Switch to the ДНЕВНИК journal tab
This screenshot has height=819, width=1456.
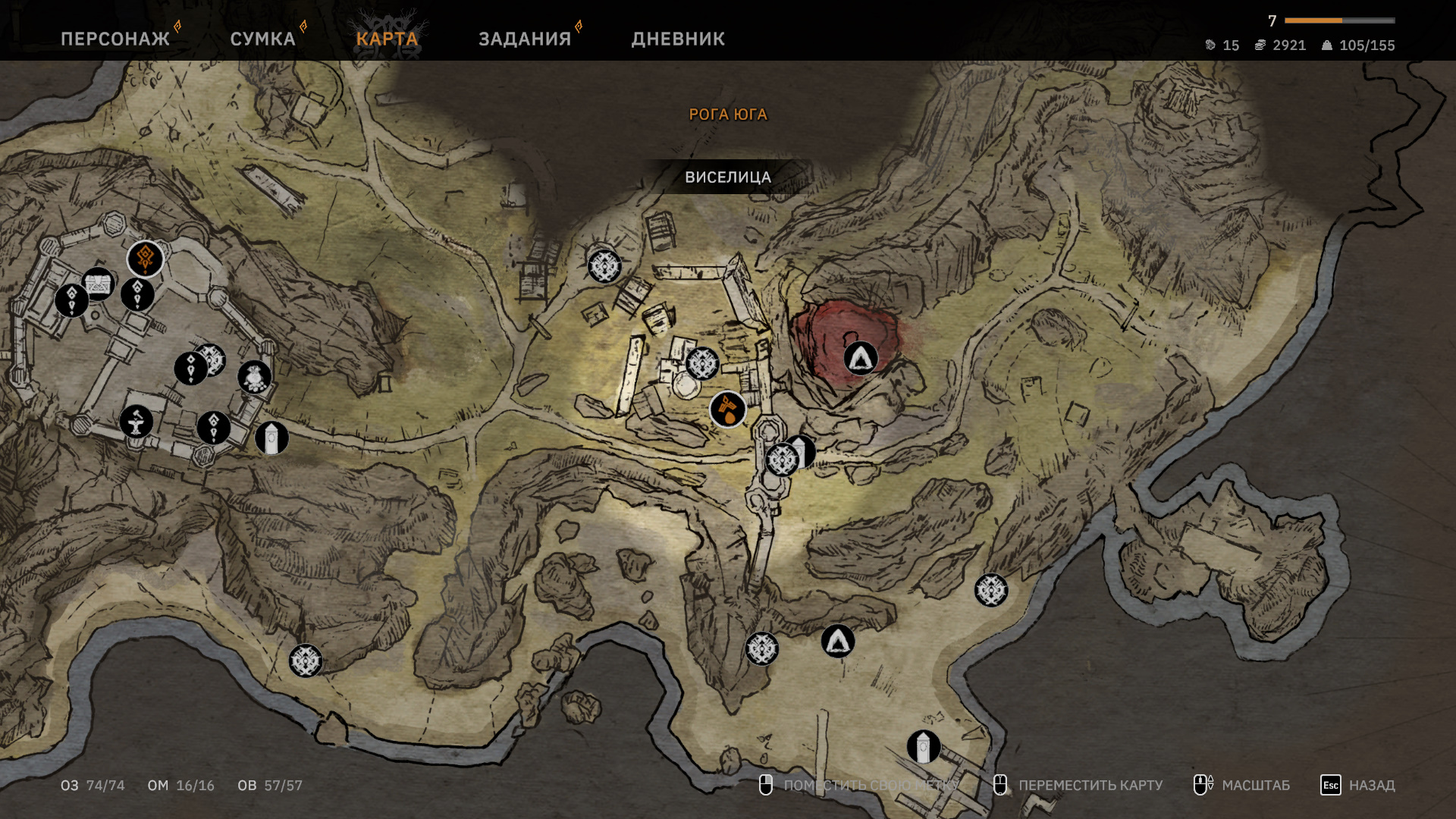[678, 39]
